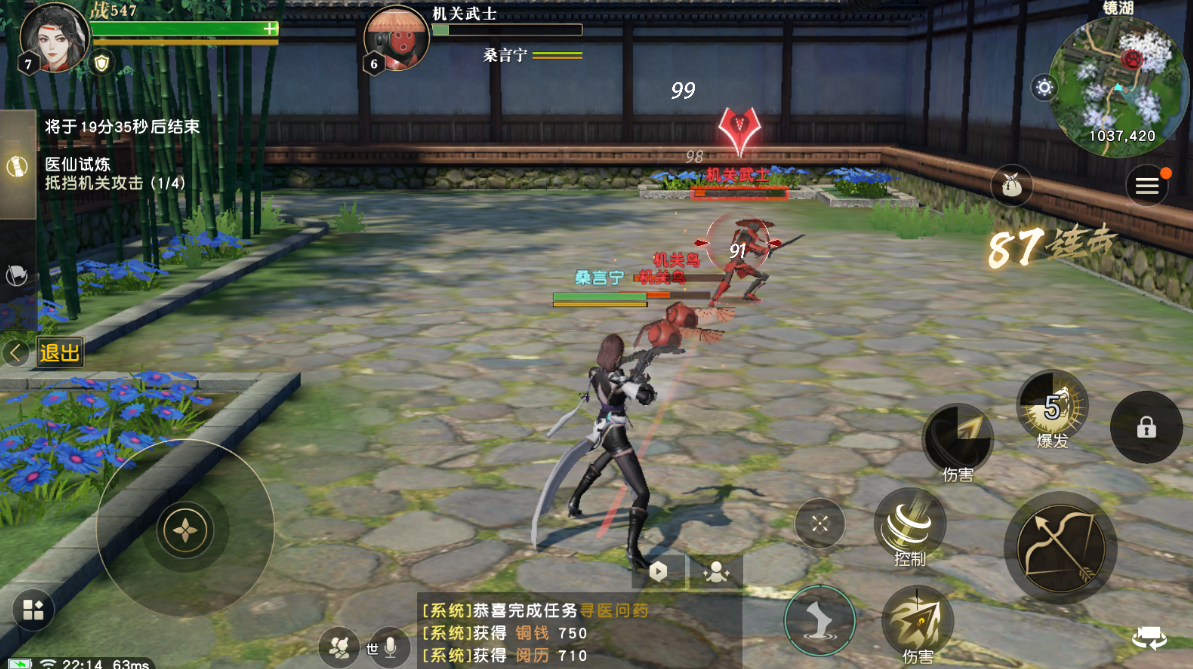Tap the microphone voice chat button

point(390,647)
